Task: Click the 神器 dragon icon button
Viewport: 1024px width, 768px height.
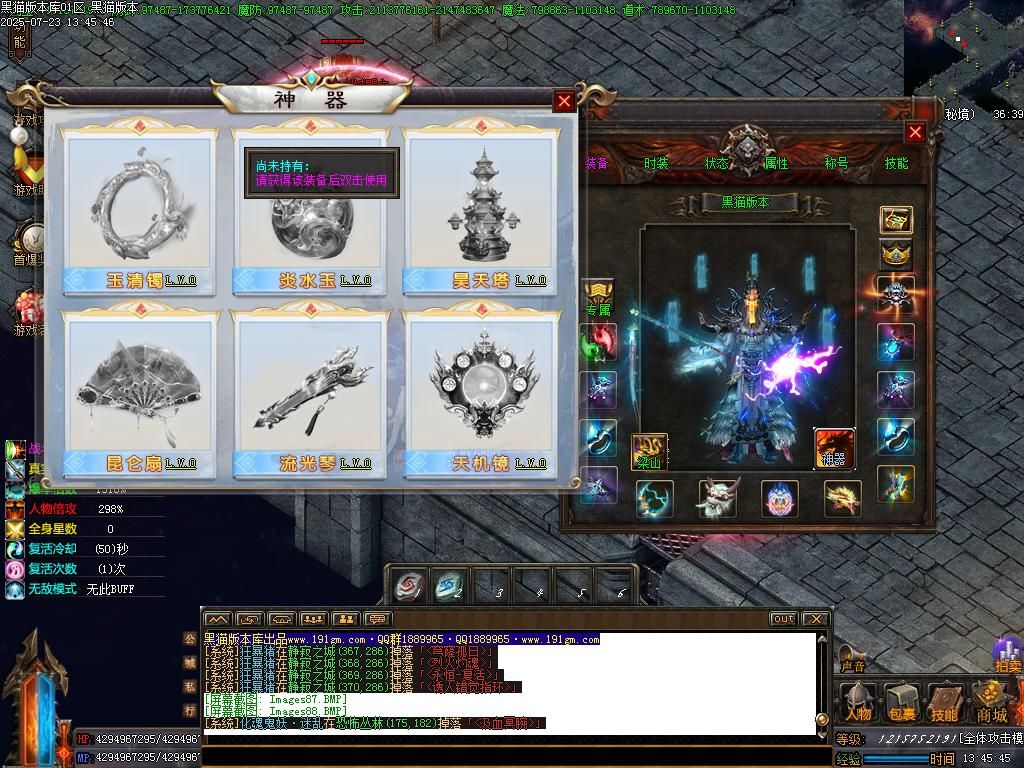Action: point(833,448)
